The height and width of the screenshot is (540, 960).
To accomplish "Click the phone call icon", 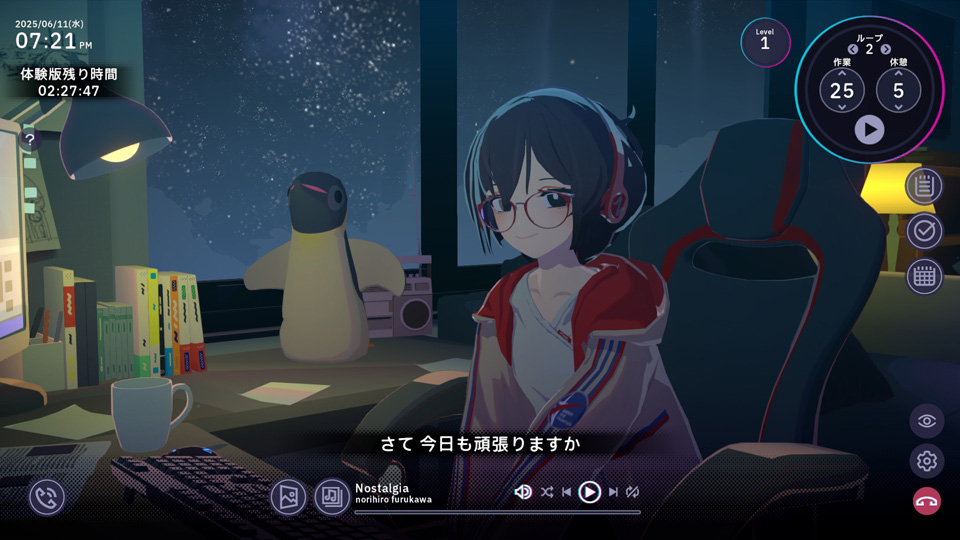I will click(46, 496).
